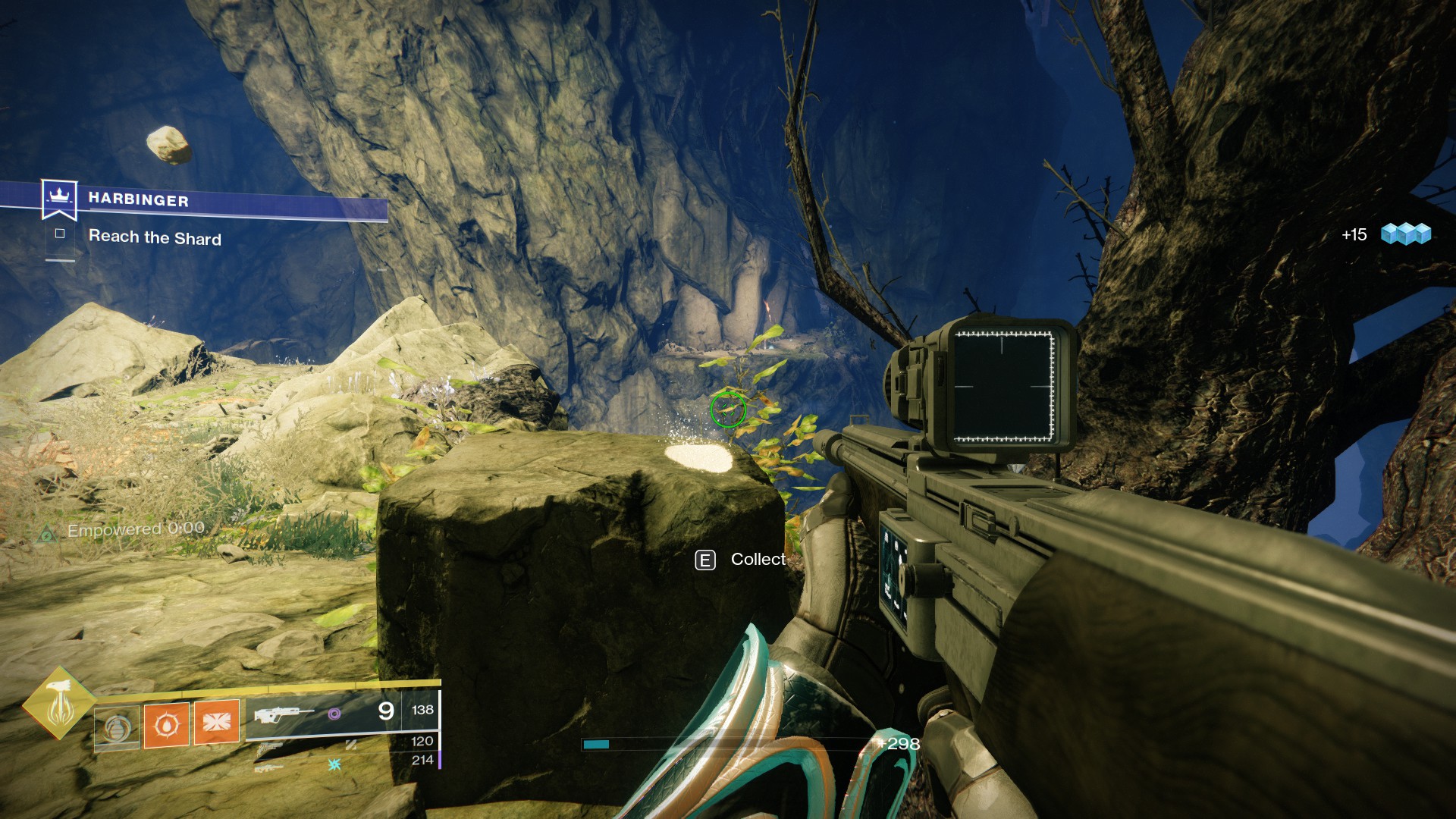Image resolution: width=1456 pixels, height=819 pixels.
Task: Click the blue cubes loot notification
Action: [1405, 234]
